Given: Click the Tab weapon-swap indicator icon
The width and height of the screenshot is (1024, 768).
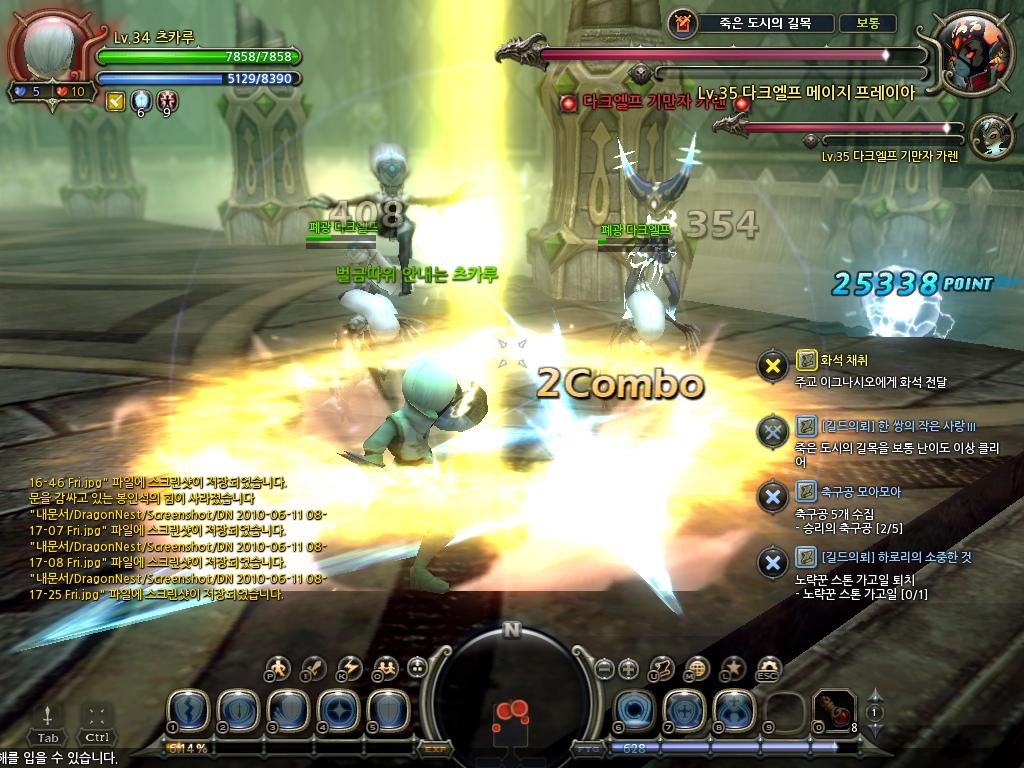Looking at the screenshot, I should (x=48, y=716).
